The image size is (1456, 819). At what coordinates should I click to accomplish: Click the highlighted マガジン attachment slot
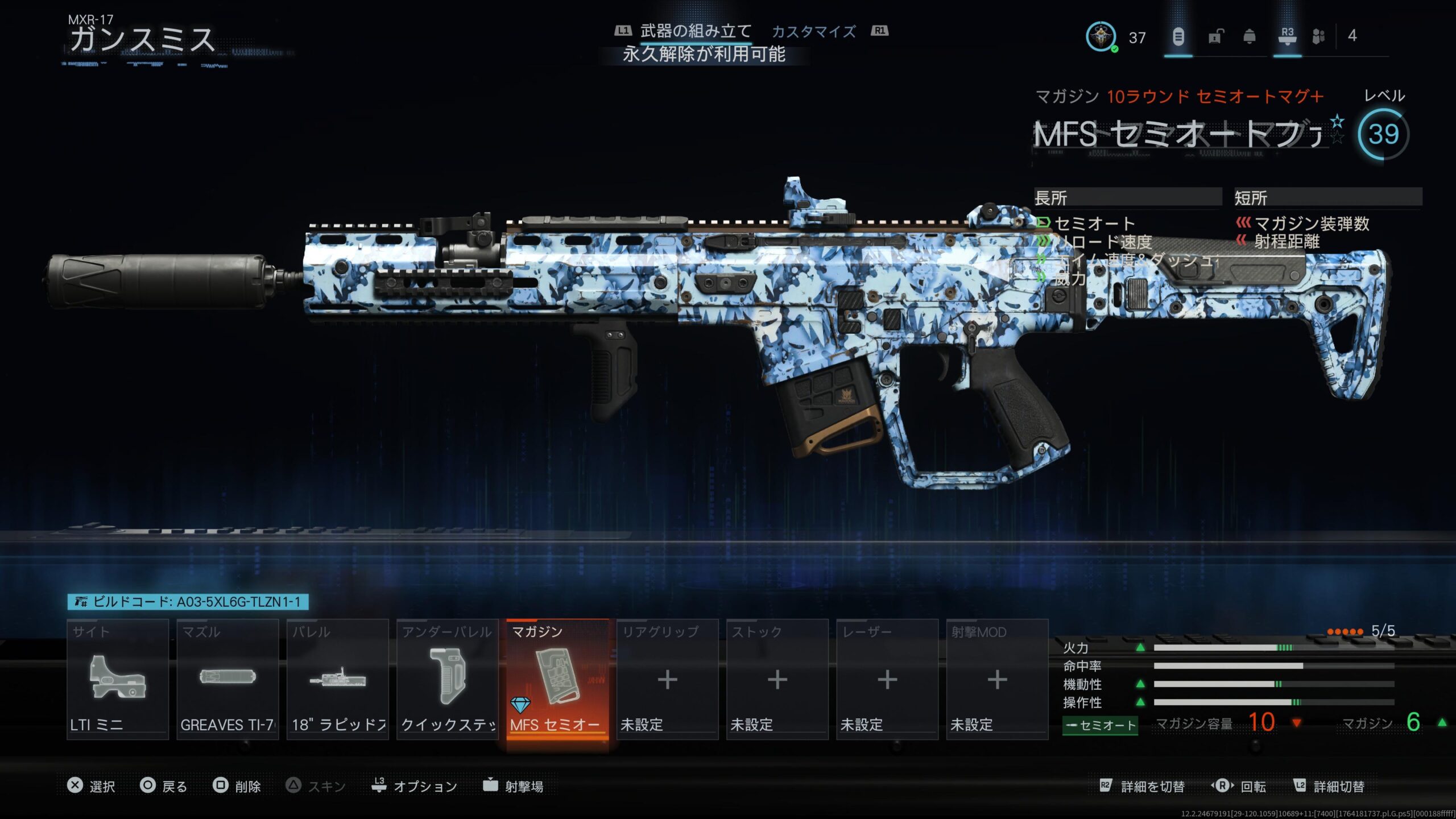[x=557, y=679]
